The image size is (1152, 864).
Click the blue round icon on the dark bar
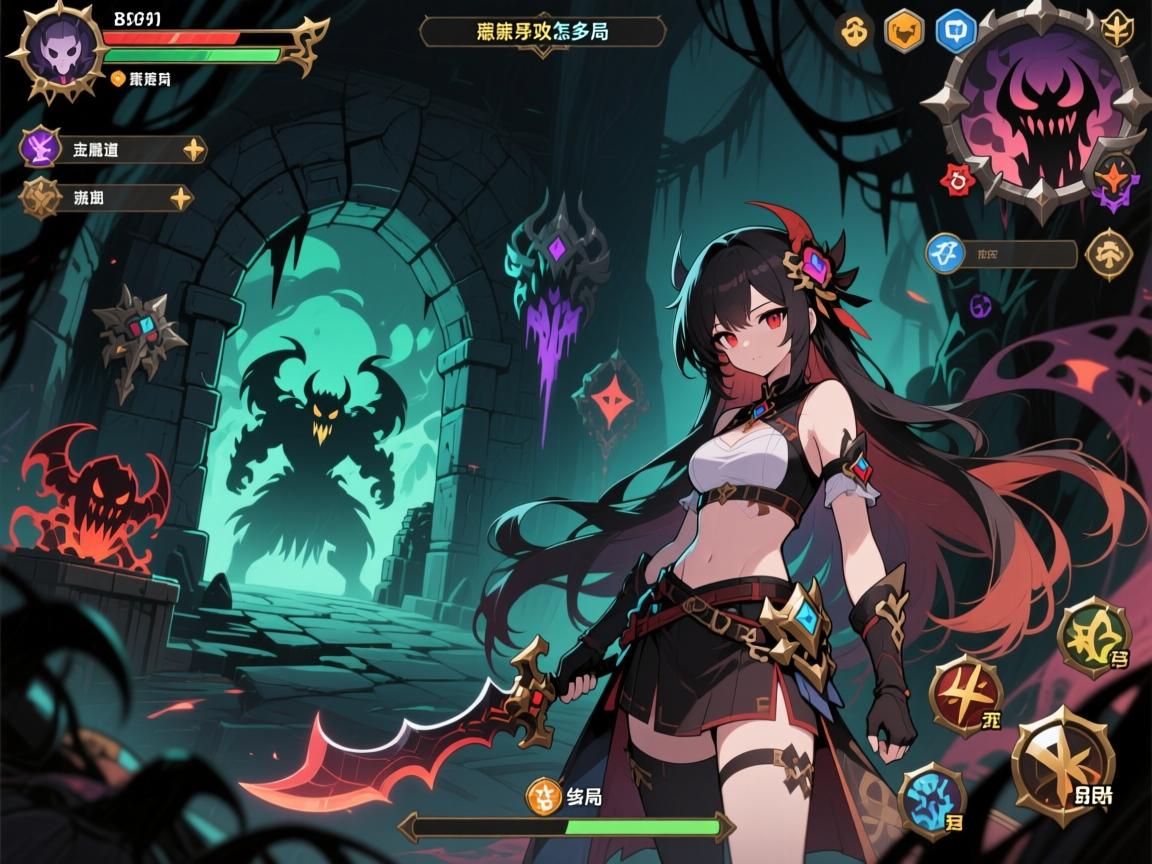(945, 253)
